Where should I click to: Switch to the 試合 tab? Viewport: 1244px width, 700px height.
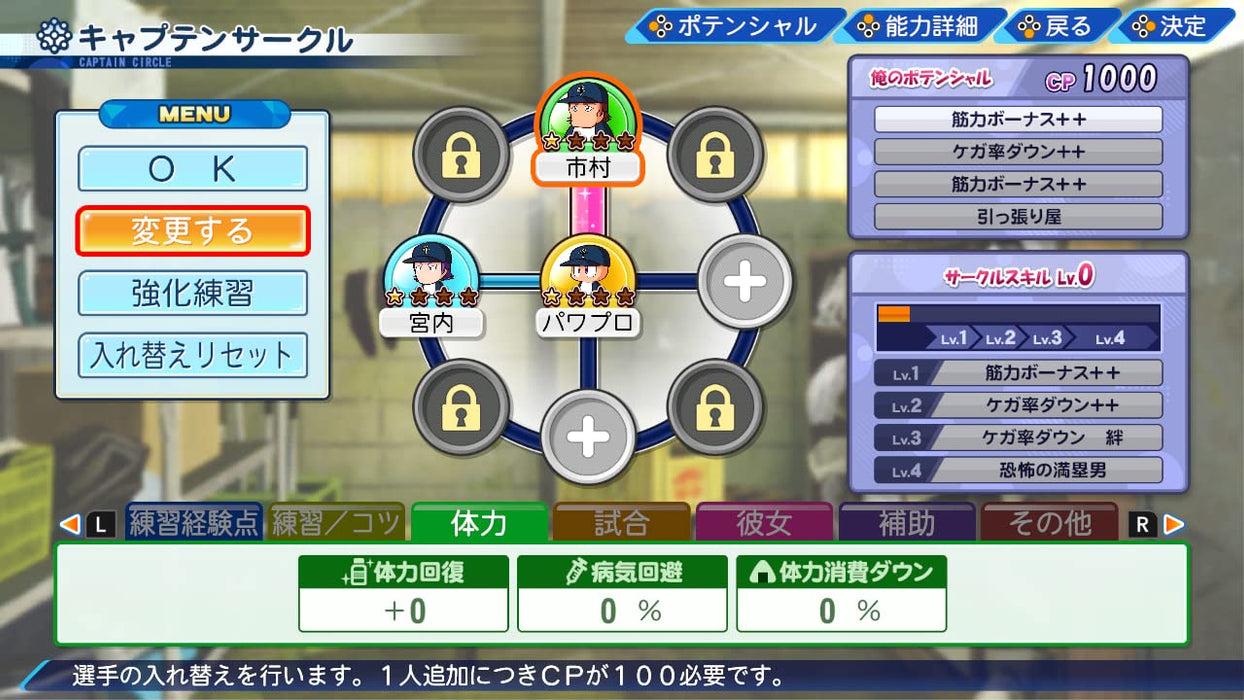click(x=621, y=522)
